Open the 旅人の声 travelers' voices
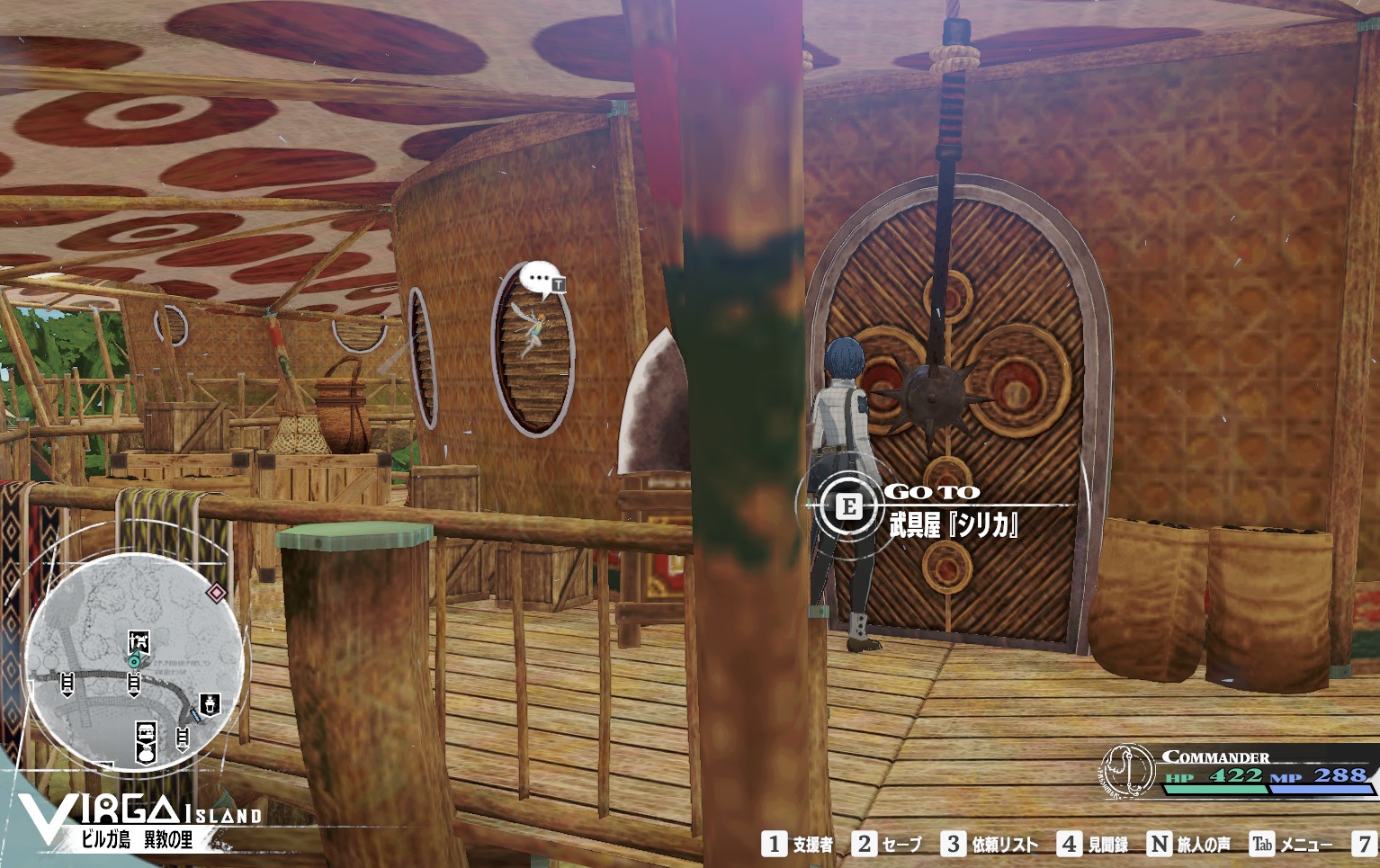 click(1189, 844)
